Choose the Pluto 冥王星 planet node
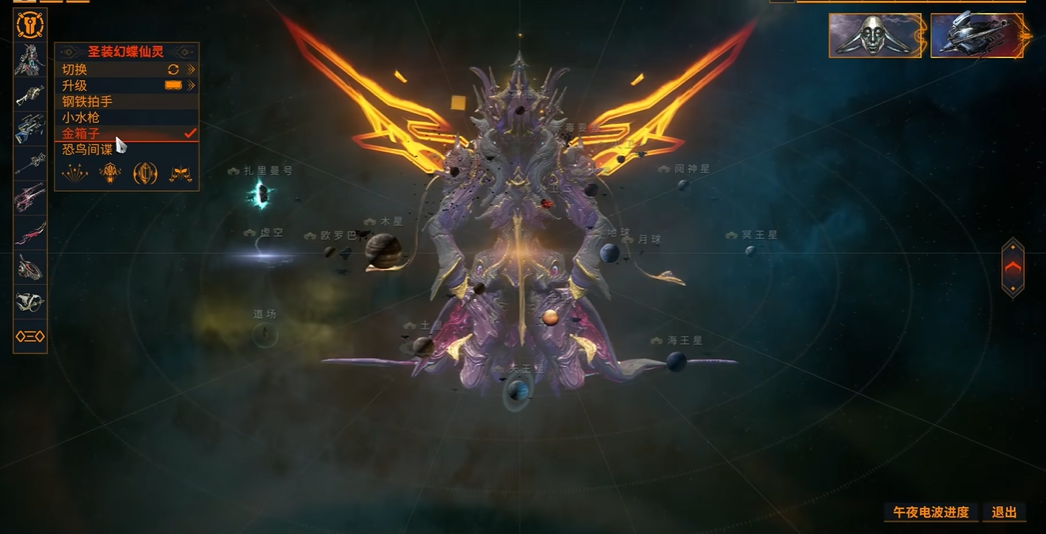1046x534 pixels. pyautogui.click(x=750, y=249)
